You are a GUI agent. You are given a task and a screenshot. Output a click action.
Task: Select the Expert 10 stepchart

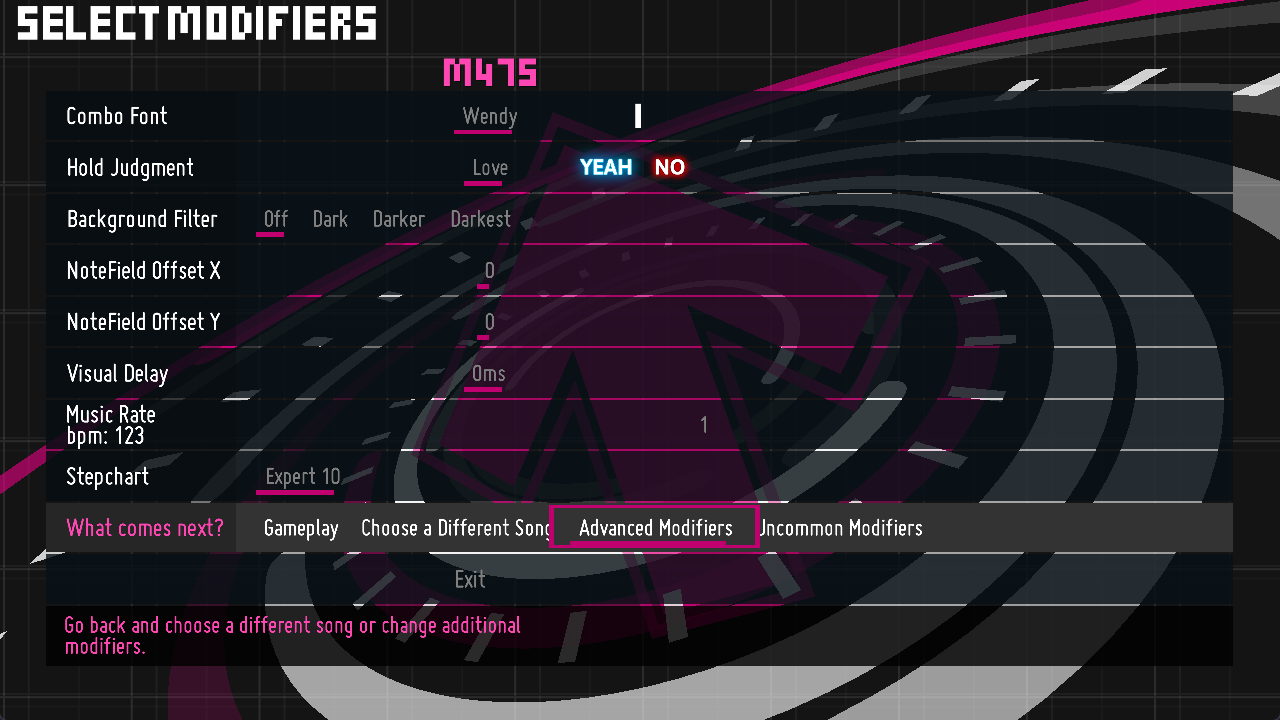(303, 477)
